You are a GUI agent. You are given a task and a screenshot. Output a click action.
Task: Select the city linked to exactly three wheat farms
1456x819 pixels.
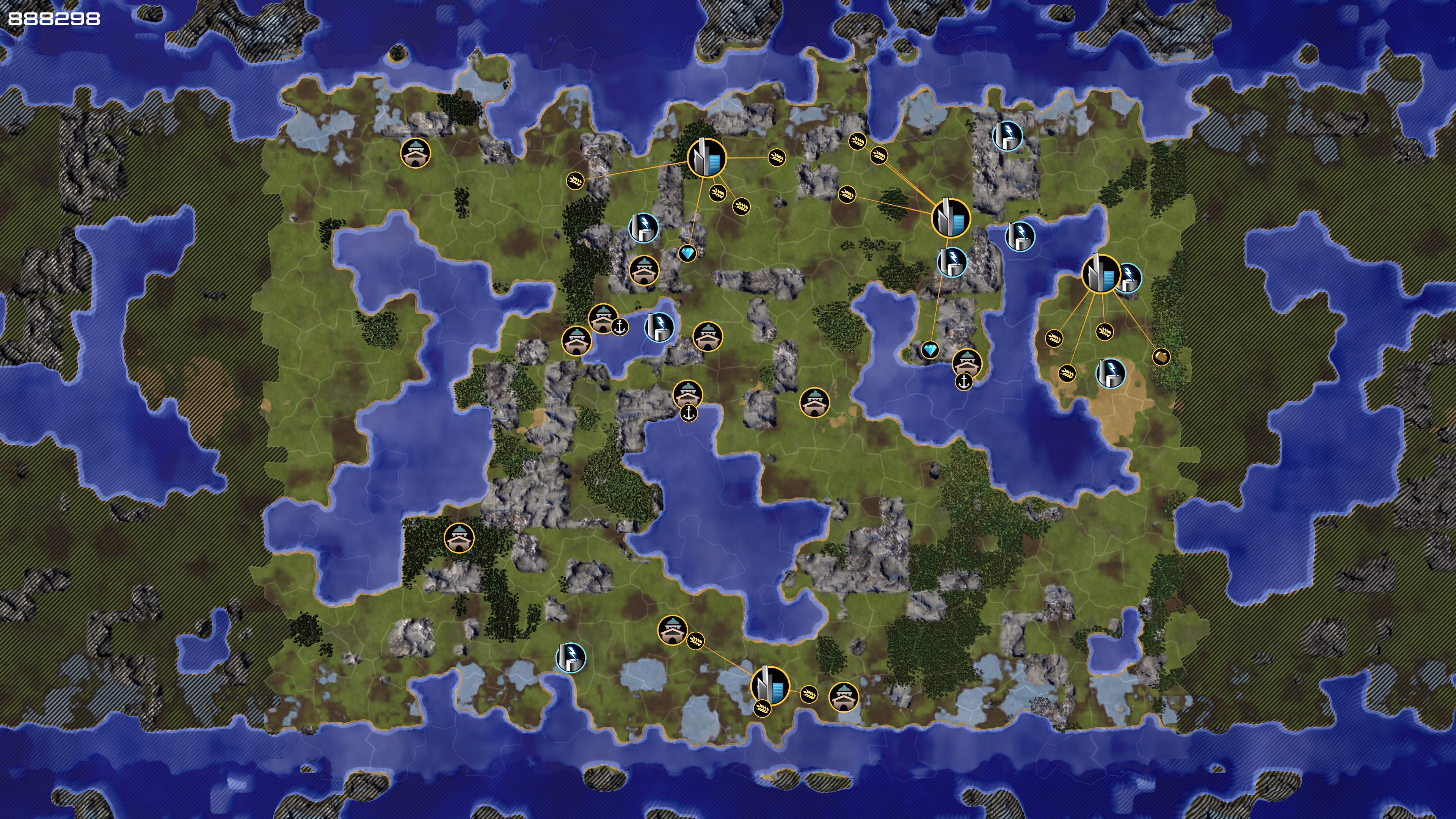(x=769, y=686)
